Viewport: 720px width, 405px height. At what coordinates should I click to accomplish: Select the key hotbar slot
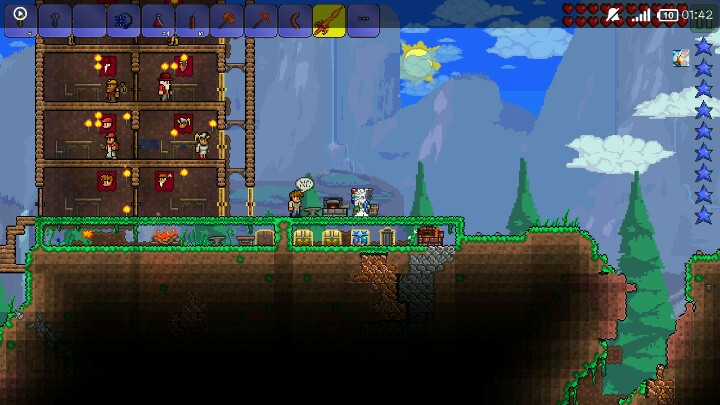click(56, 19)
